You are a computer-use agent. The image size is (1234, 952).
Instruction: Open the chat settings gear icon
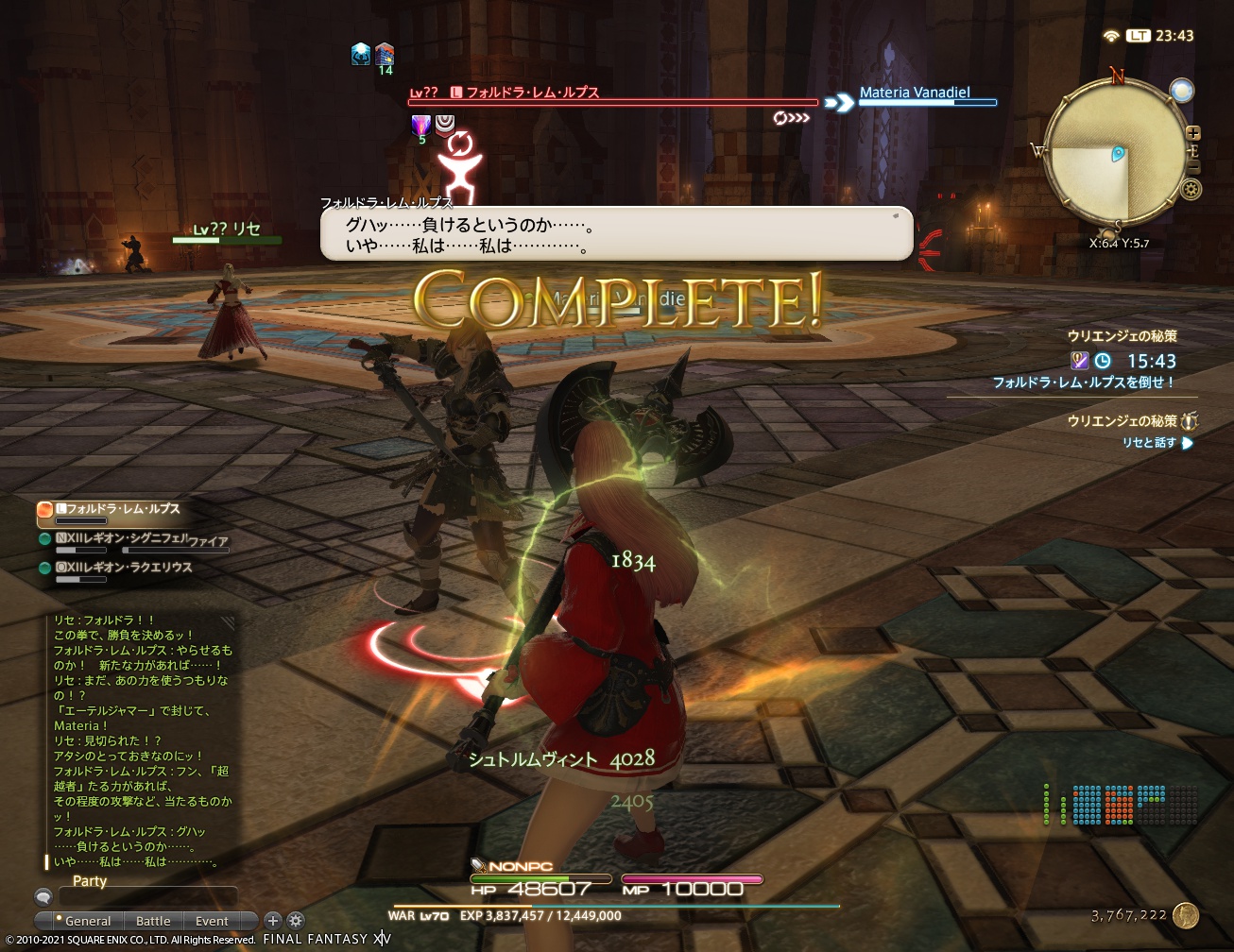tap(297, 920)
